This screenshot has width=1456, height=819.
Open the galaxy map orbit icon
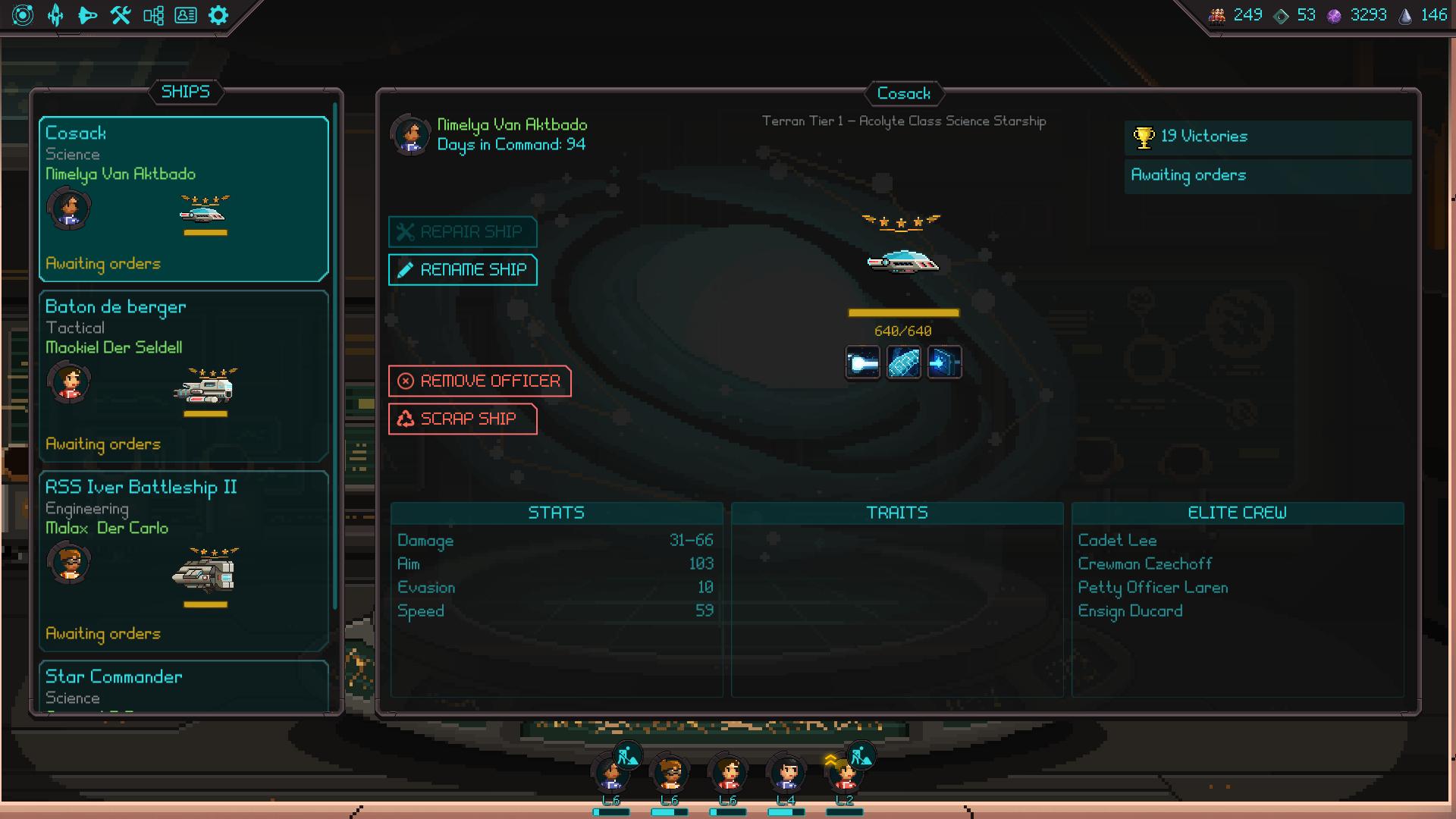tap(23, 15)
